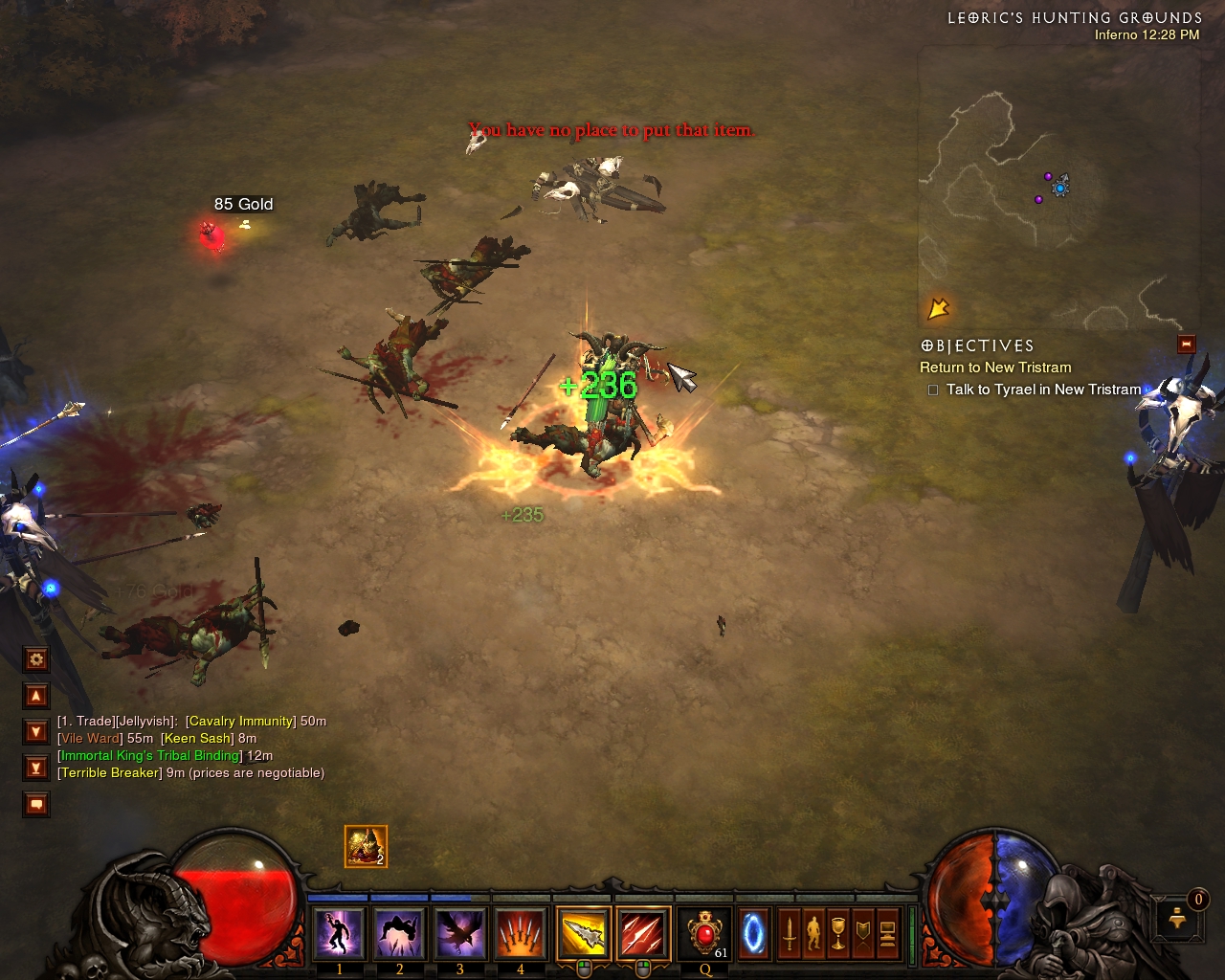Open chat settings gear button
Screen dimensions: 1225x980
(x=36, y=659)
